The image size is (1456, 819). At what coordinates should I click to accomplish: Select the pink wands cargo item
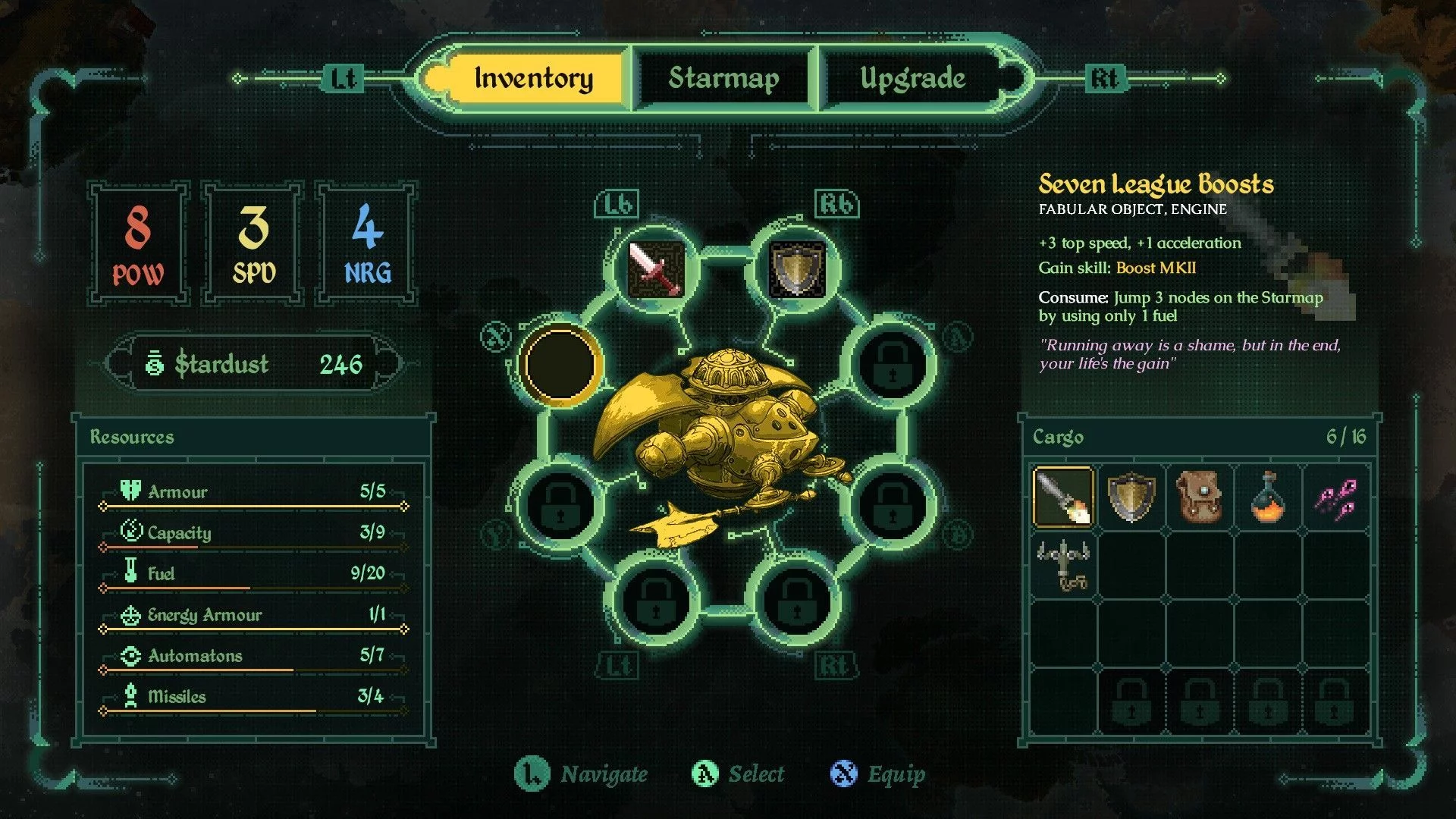pos(1335,497)
